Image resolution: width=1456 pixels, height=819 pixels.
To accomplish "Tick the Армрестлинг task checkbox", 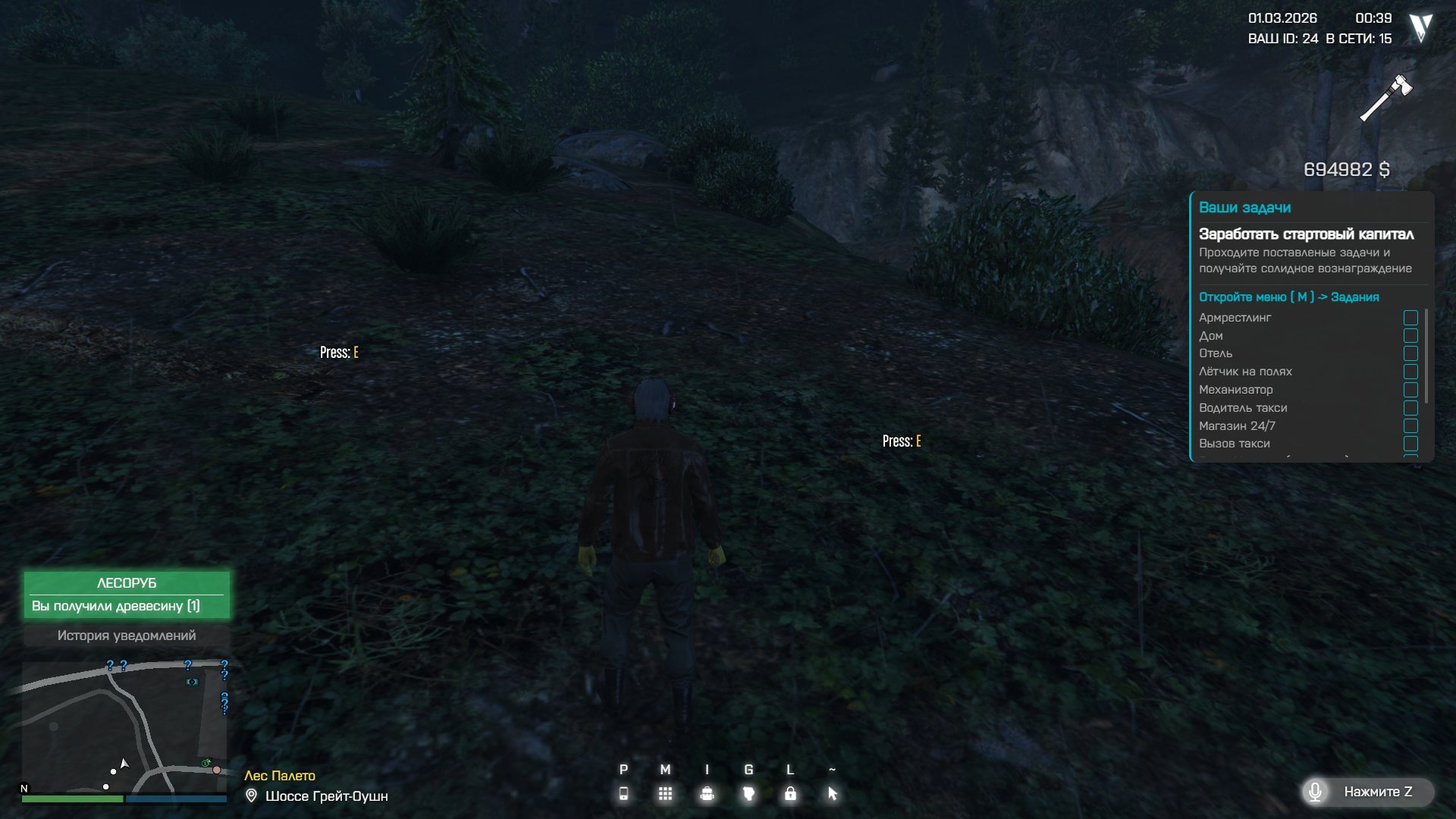I will coord(1410,318).
